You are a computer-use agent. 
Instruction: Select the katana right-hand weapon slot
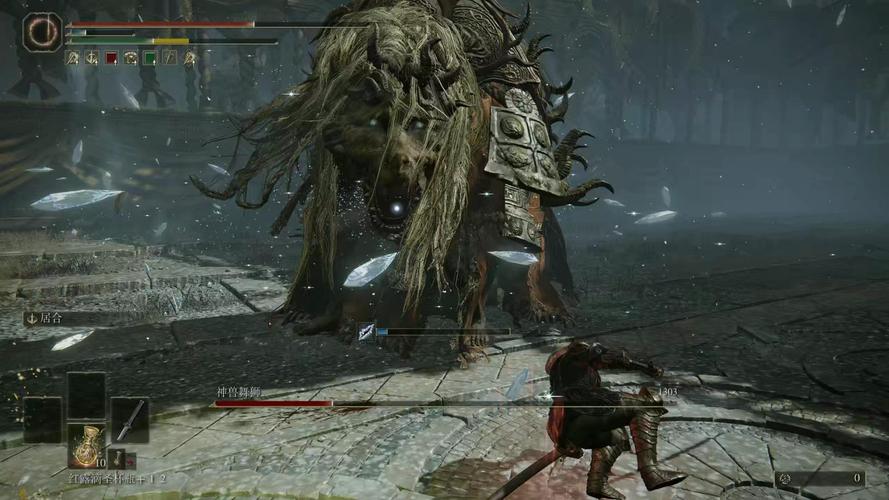pos(129,419)
